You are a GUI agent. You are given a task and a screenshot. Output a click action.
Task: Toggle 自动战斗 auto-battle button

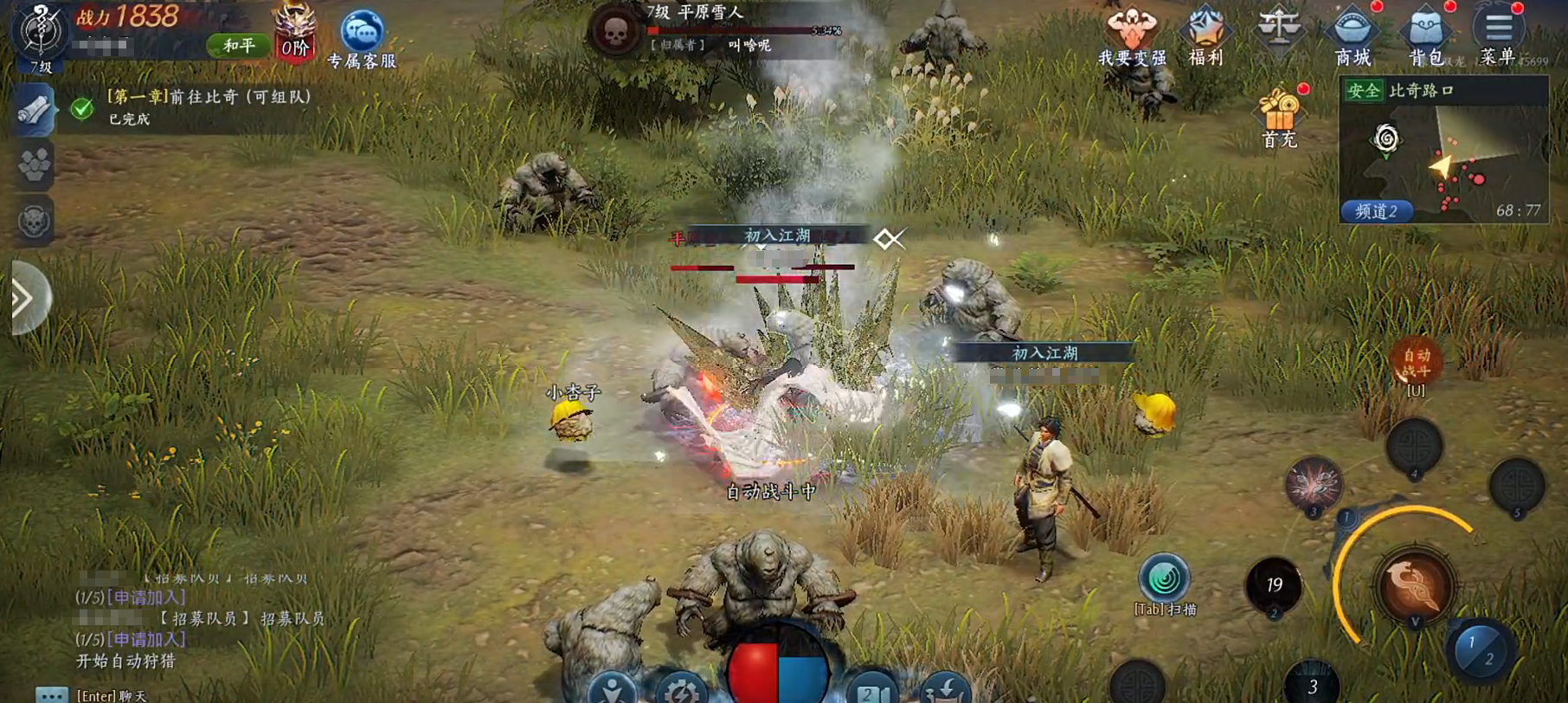click(1416, 363)
